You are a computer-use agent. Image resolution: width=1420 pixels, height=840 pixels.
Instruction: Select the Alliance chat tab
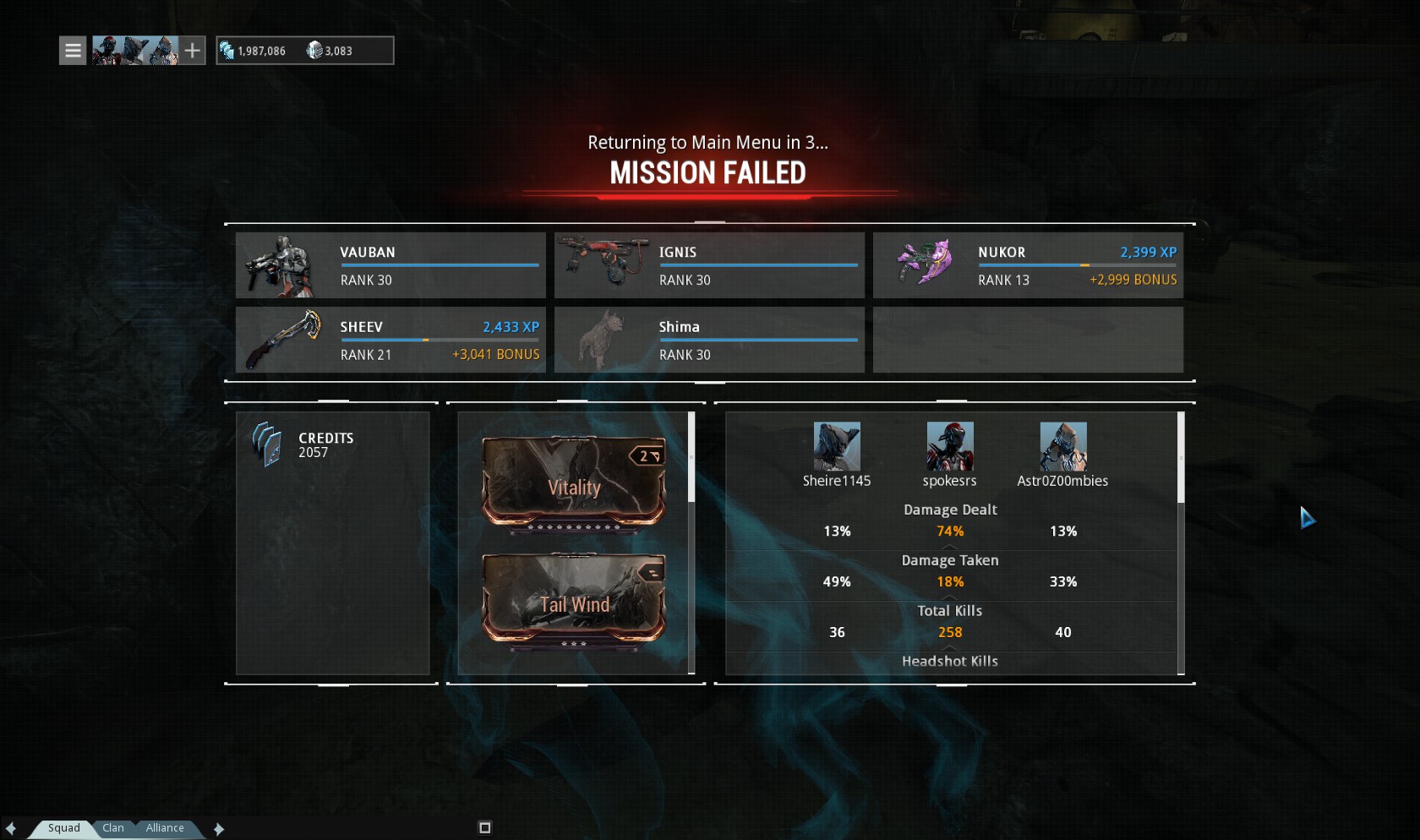pos(165,828)
